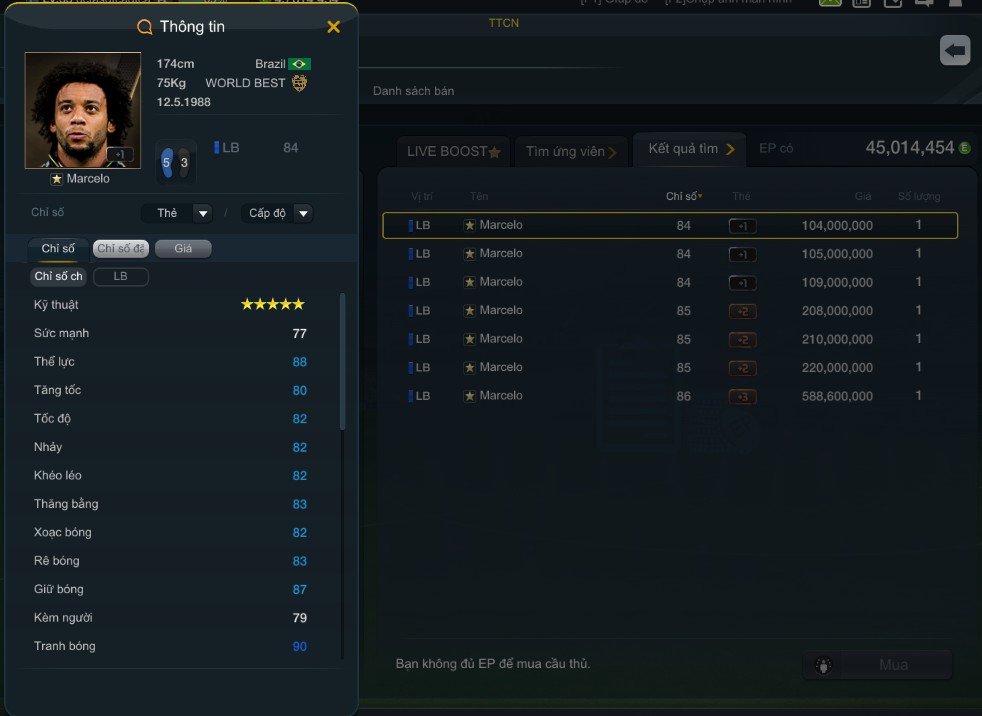Image resolution: width=982 pixels, height=716 pixels.
Task: Choose Marcelo listing priced 105,000,000
Action: point(669,254)
